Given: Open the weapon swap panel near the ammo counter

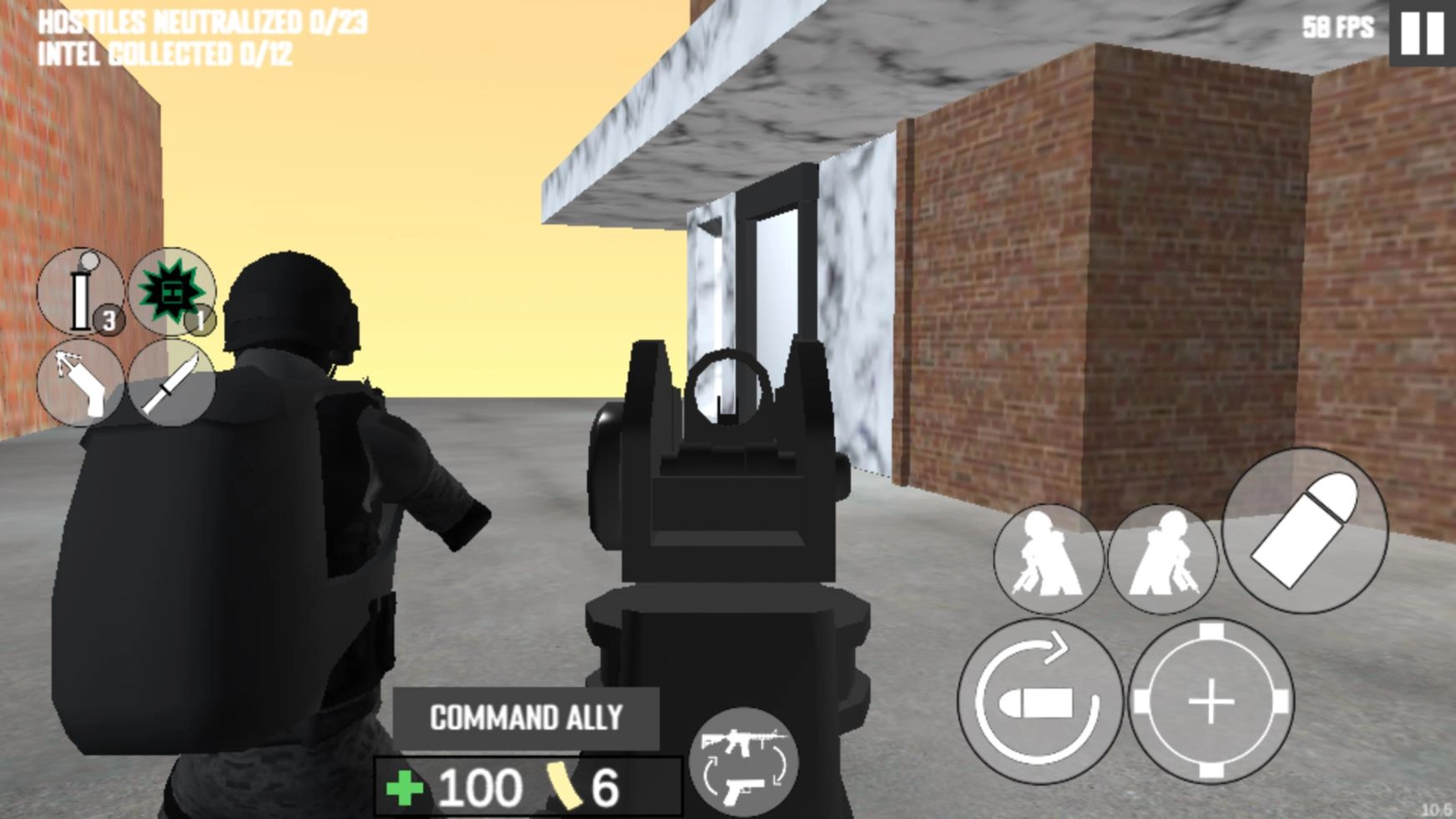Looking at the screenshot, I should [746, 764].
